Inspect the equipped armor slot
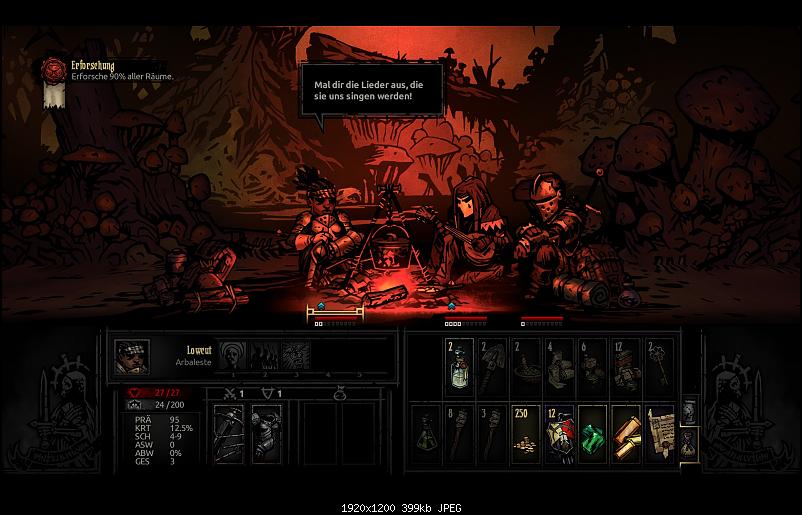 pos(266,433)
